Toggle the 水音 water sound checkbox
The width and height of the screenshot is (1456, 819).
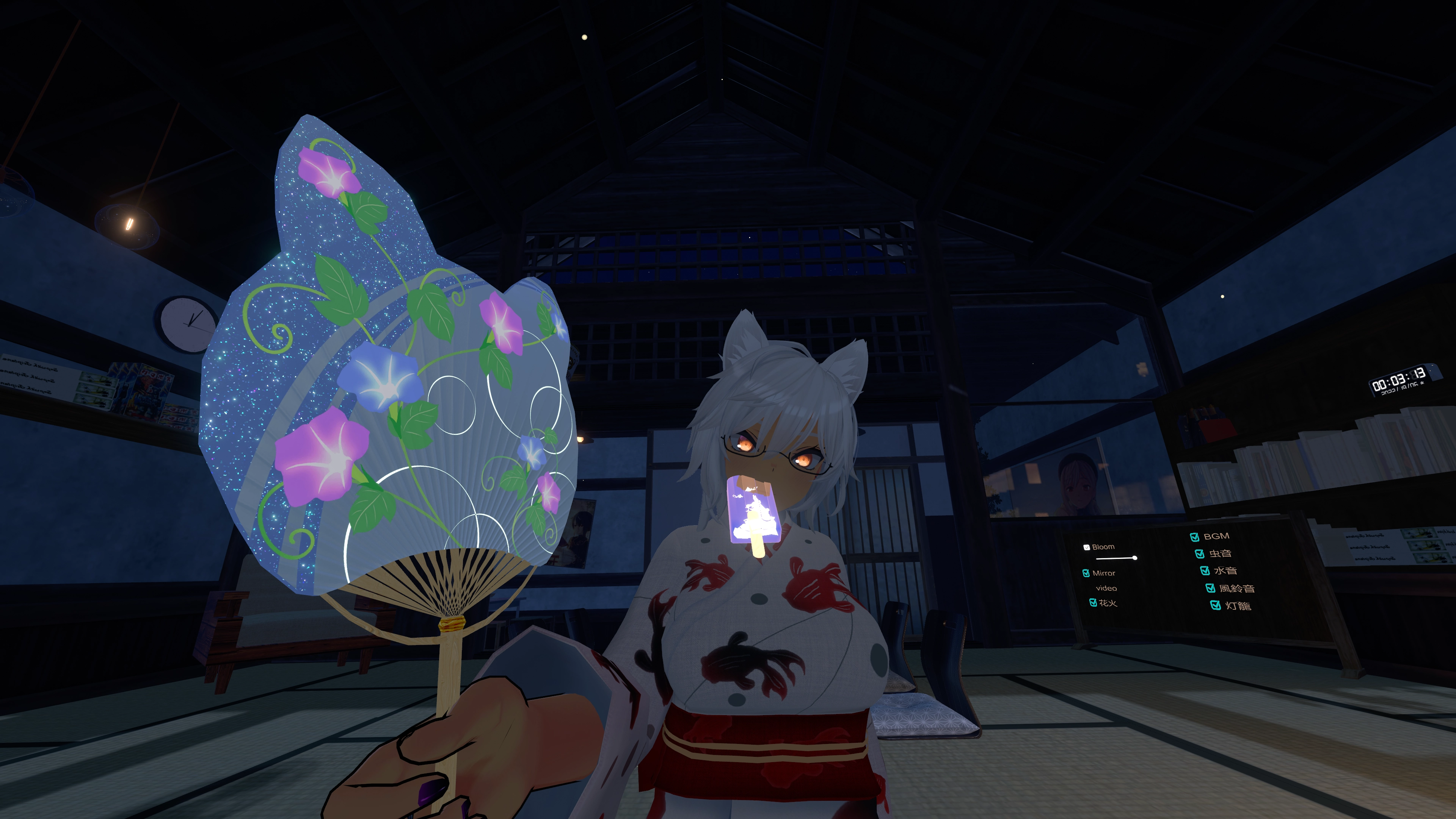click(1205, 571)
